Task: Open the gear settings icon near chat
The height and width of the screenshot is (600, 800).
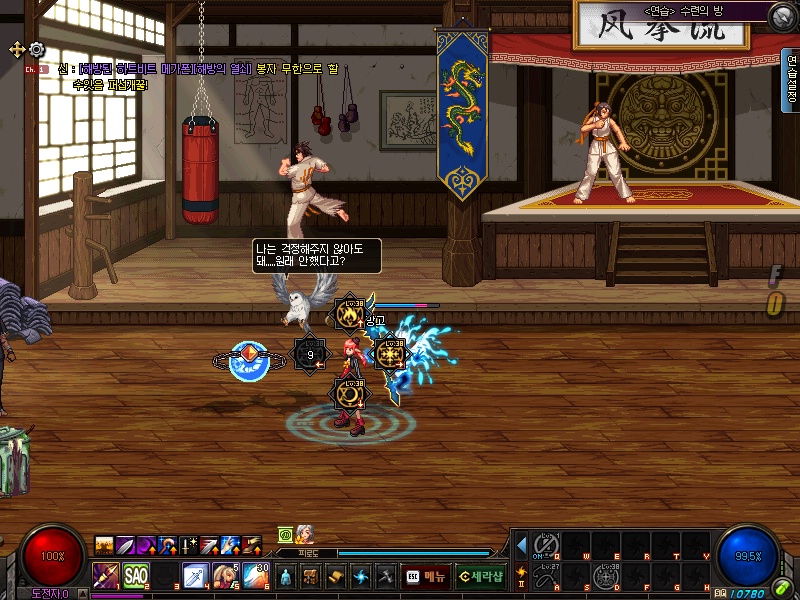Action: [37, 49]
